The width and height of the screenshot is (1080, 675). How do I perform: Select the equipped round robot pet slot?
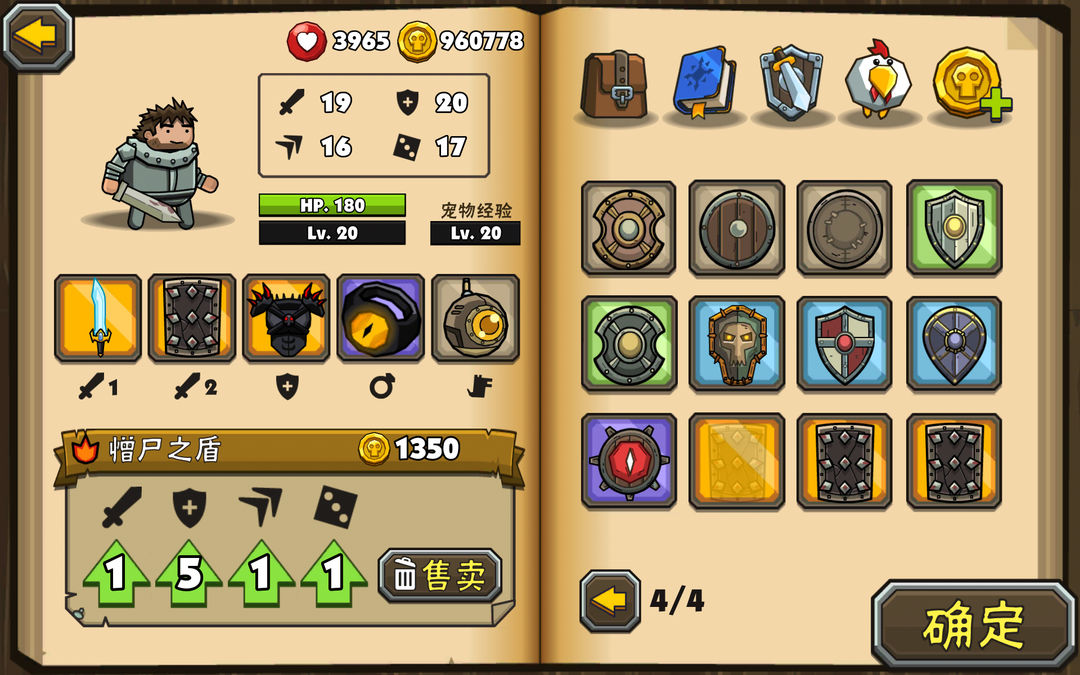(475, 318)
